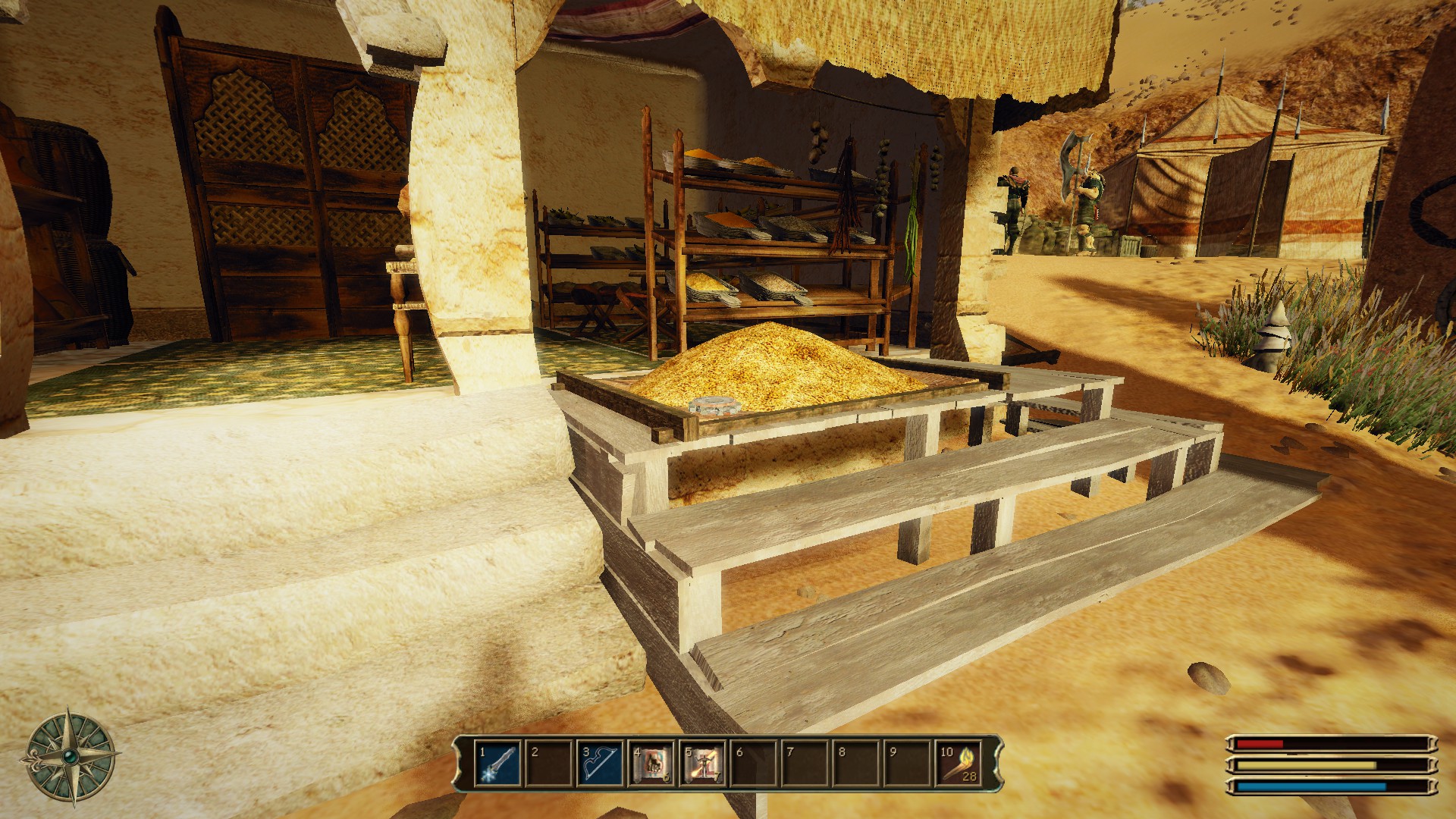Image resolution: width=1456 pixels, height=819 pixels.
Task: Use the fist scroll in slot 4
Action: click(x=651, y=763)
